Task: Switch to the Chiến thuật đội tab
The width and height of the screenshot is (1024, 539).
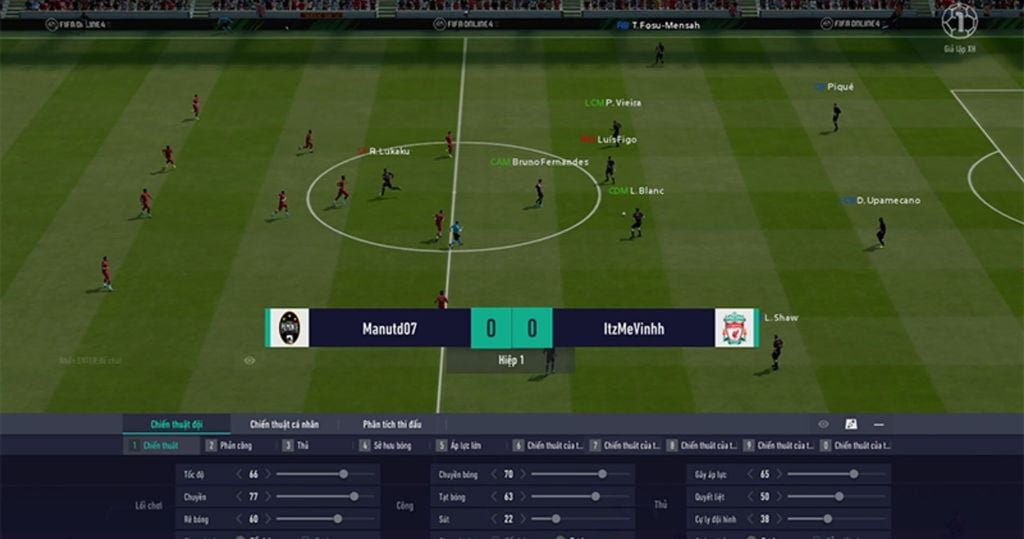Action: click(176, 424)
